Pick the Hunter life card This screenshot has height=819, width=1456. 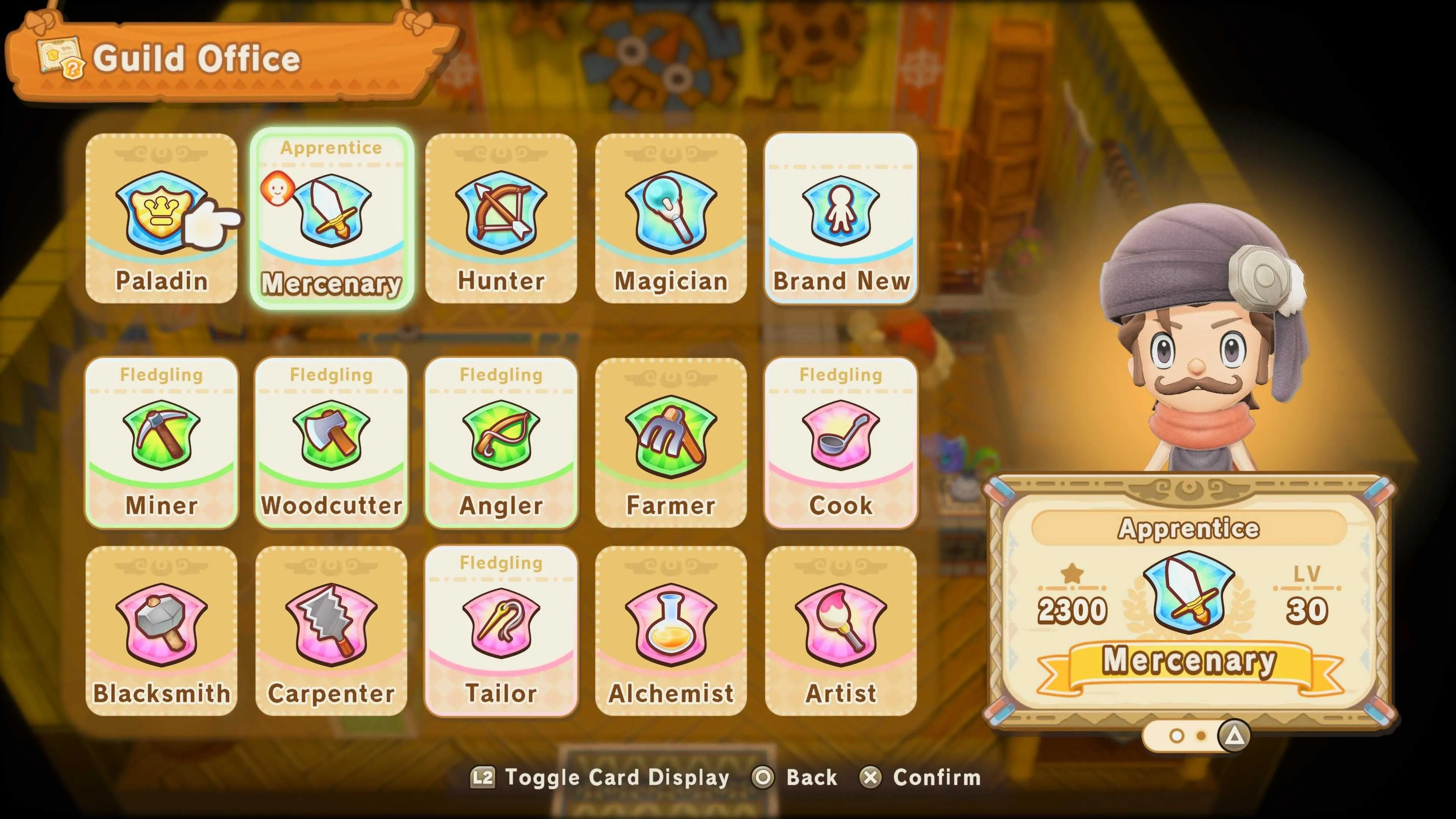(x=501, y=218)
